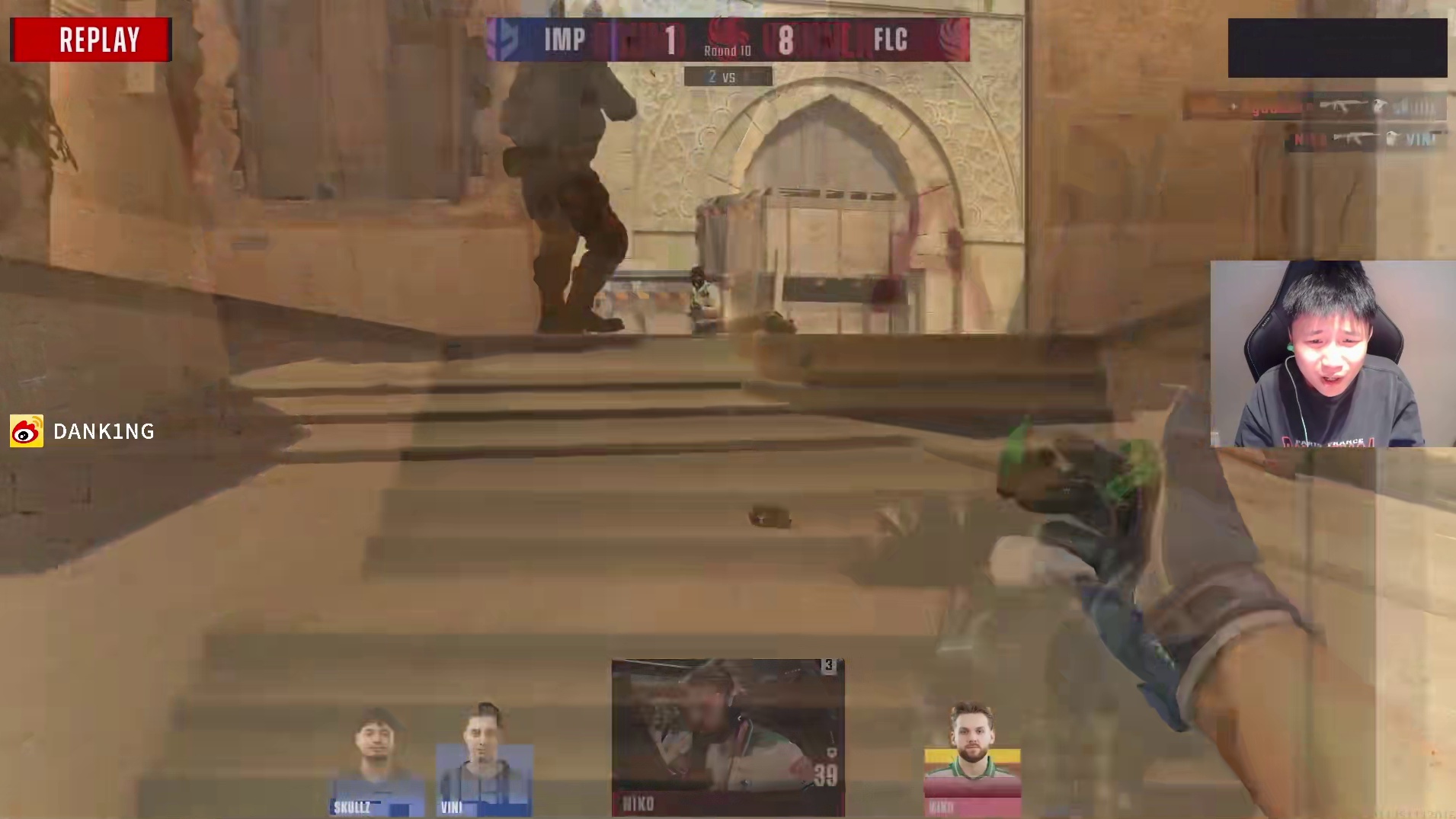The height and width of the screenshot is (819, 1456).
Task: Click the streamer webcam overlay
Action: click(1333, 354)
